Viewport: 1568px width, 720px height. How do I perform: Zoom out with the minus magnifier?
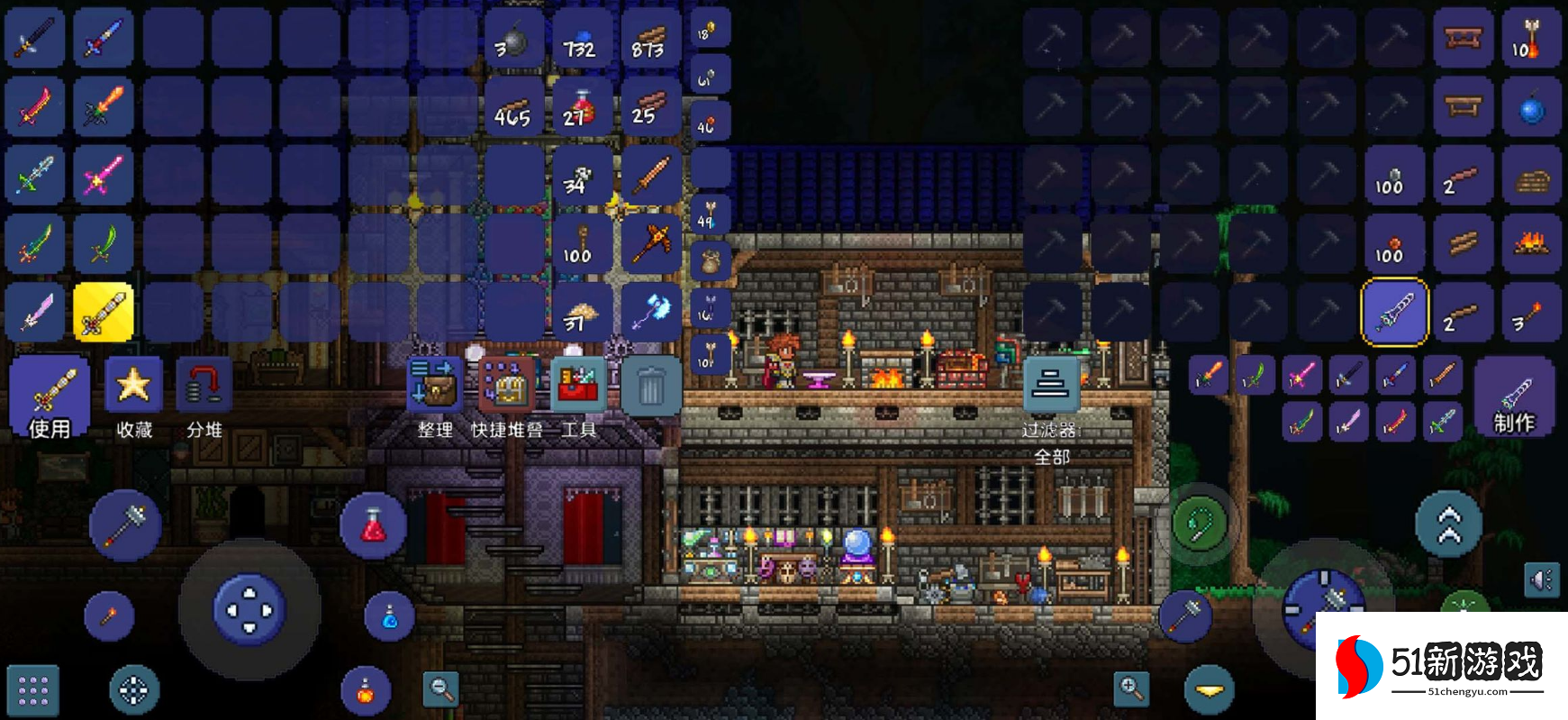click(x=441, y=689)
